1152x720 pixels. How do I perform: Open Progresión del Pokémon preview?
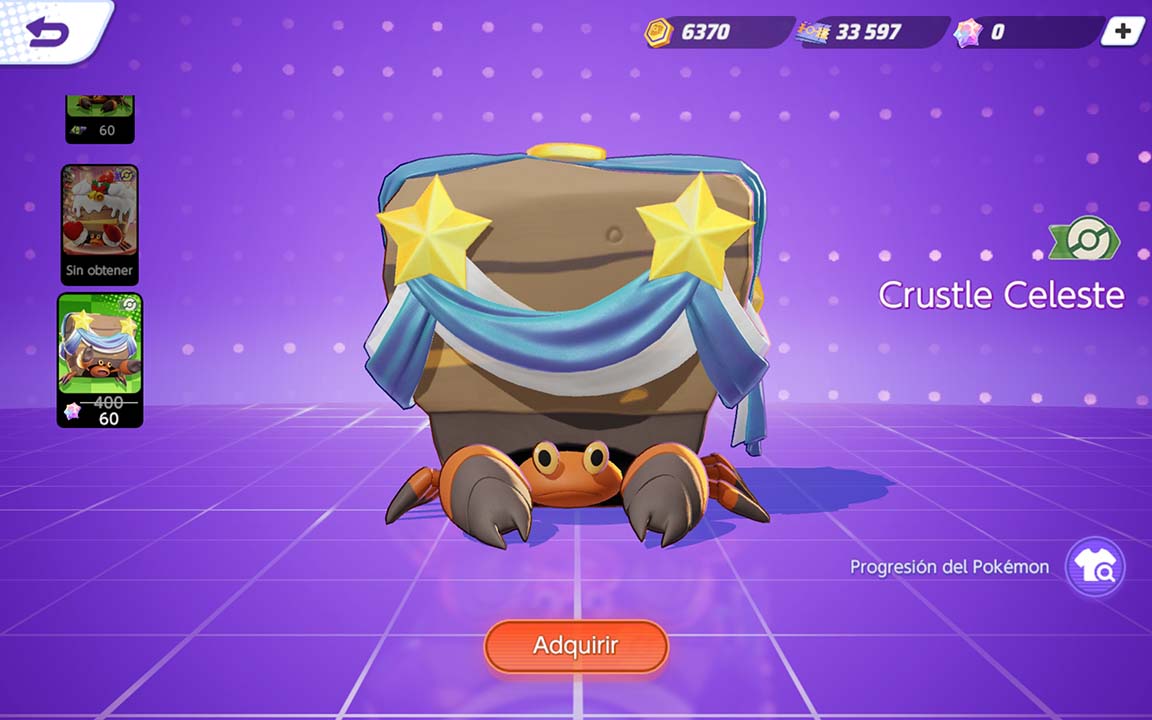tap(1094, 567)
